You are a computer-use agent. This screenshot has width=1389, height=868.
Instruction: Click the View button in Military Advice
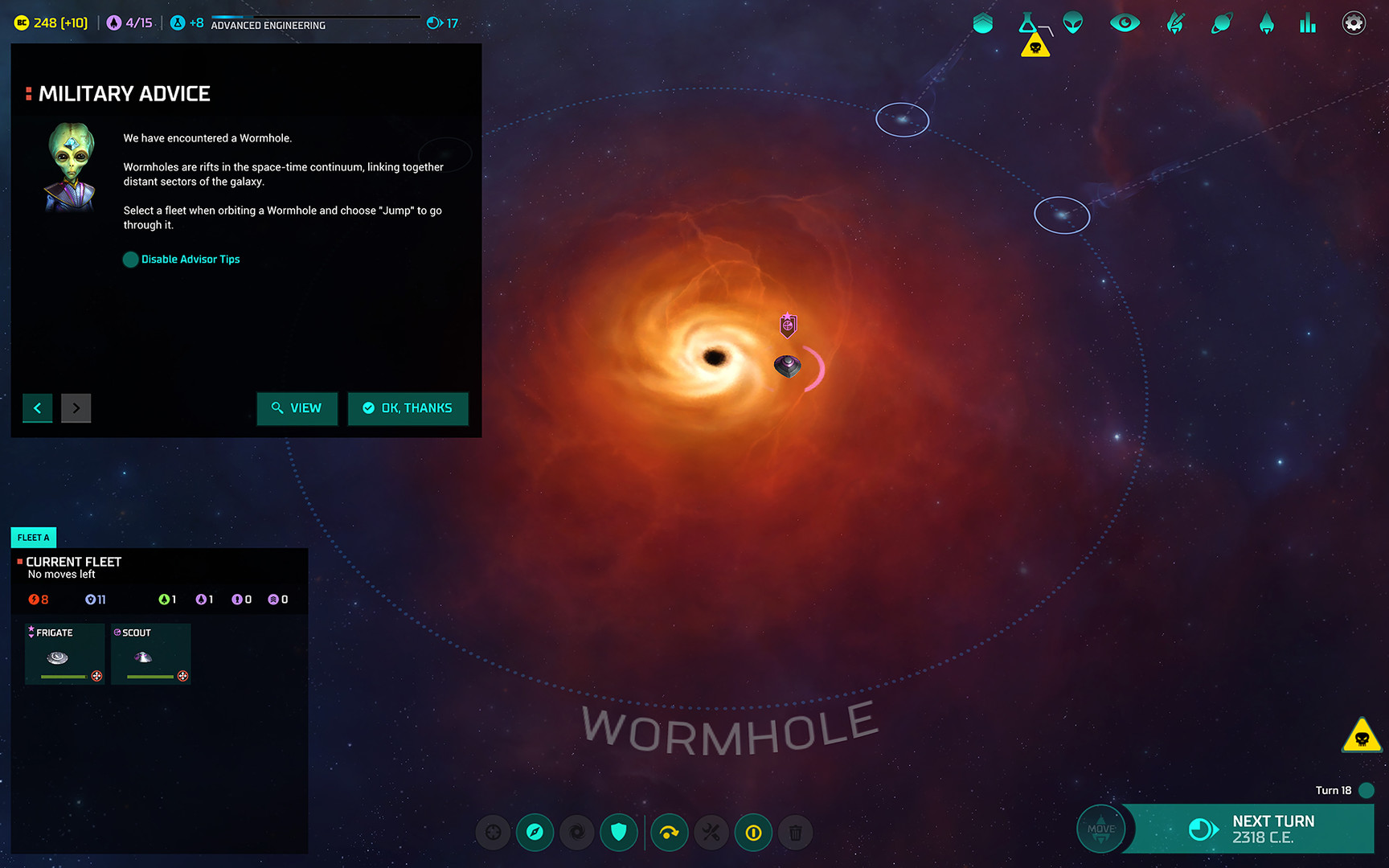pos(297,408)
